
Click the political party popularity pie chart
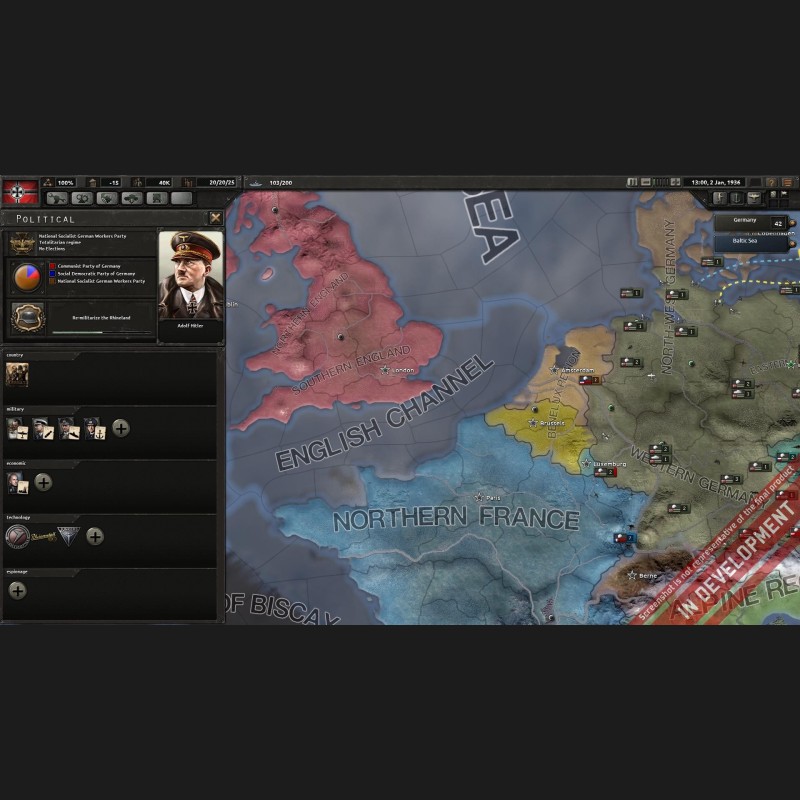pyautogui.click(x=27, y=276)
